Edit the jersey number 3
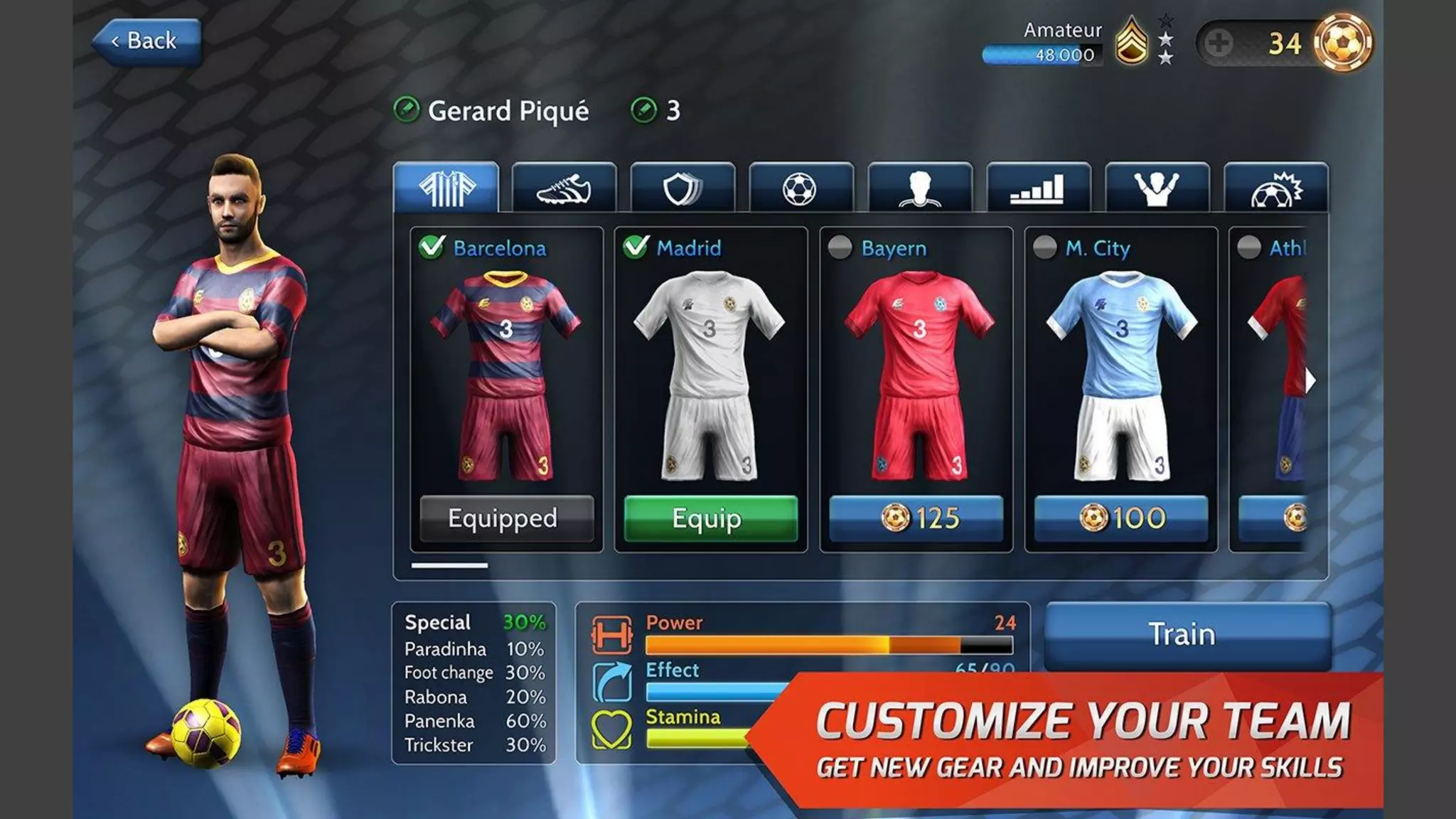 coord(644,110)
